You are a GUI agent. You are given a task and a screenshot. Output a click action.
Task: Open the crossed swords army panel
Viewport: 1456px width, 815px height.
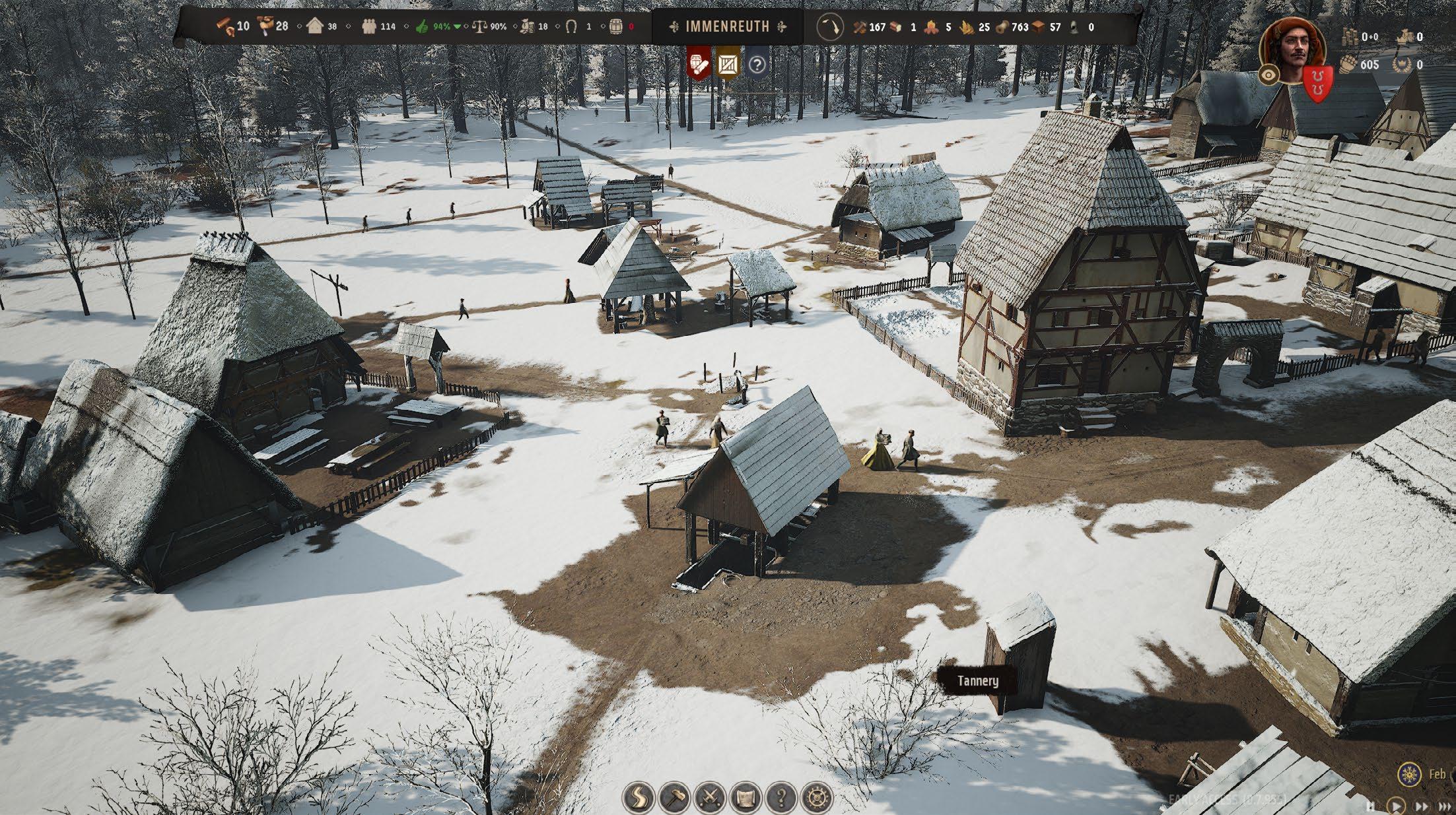(x=710, y=797)
